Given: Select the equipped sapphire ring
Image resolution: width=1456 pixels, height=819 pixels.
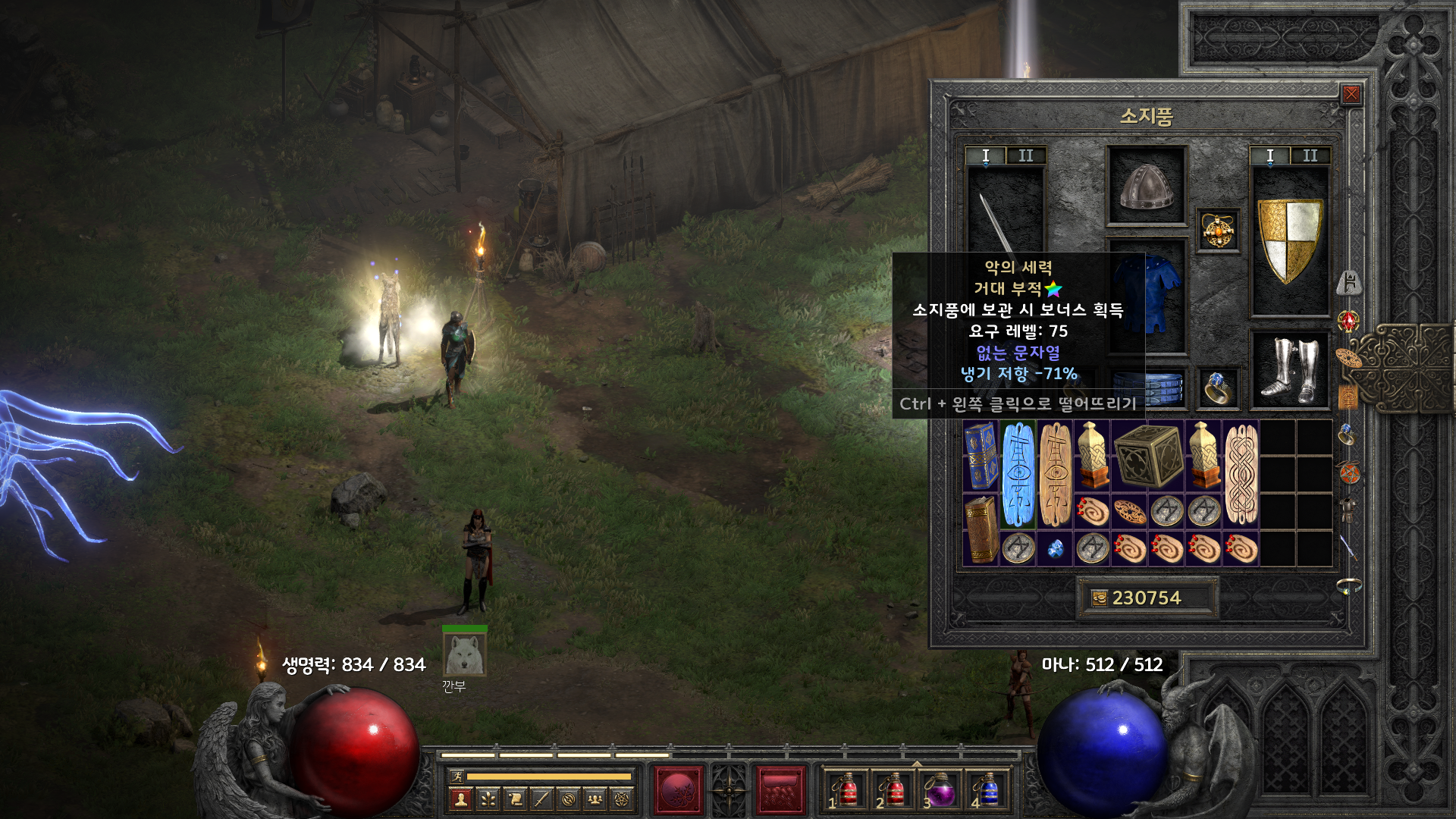Looking at the screenshot, I should (1218, 388).
